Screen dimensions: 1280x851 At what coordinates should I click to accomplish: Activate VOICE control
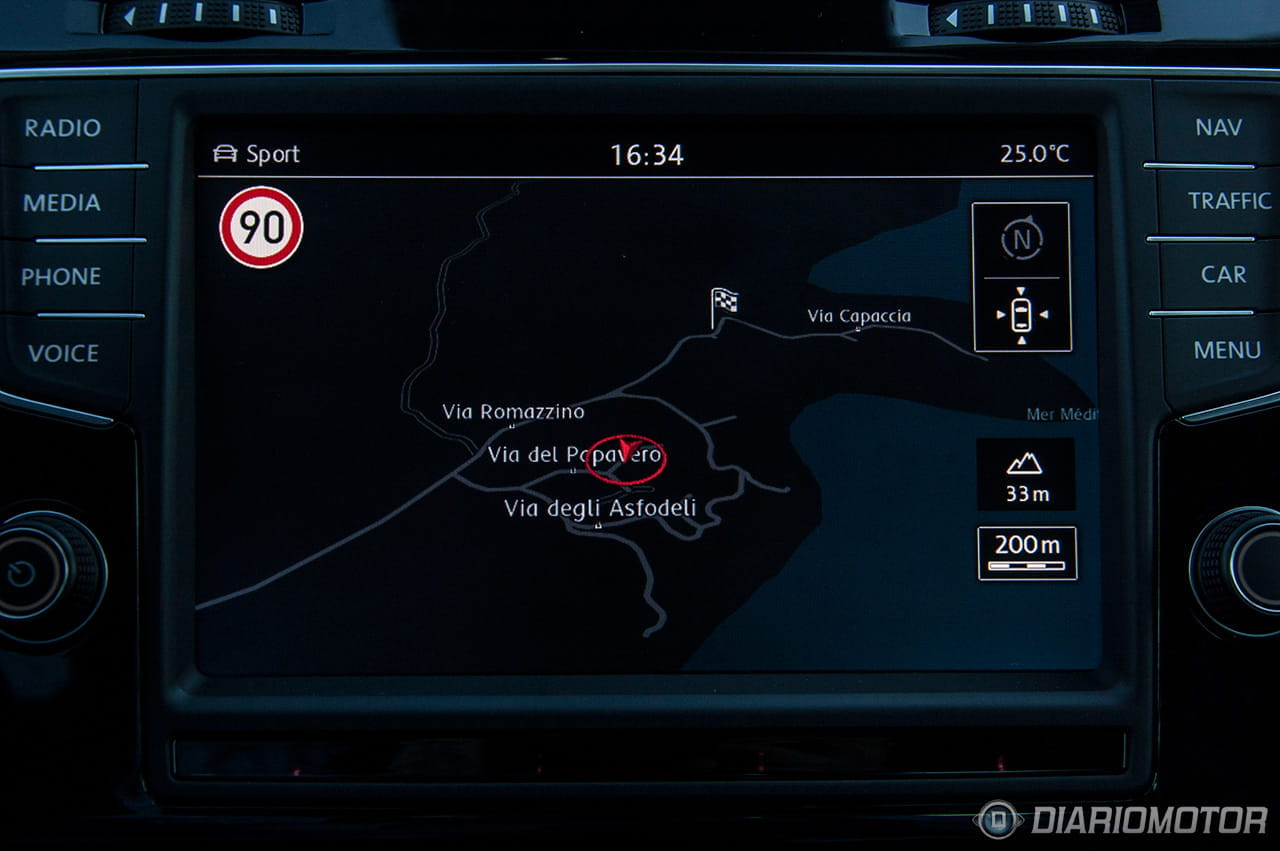(x=63, y=353)
